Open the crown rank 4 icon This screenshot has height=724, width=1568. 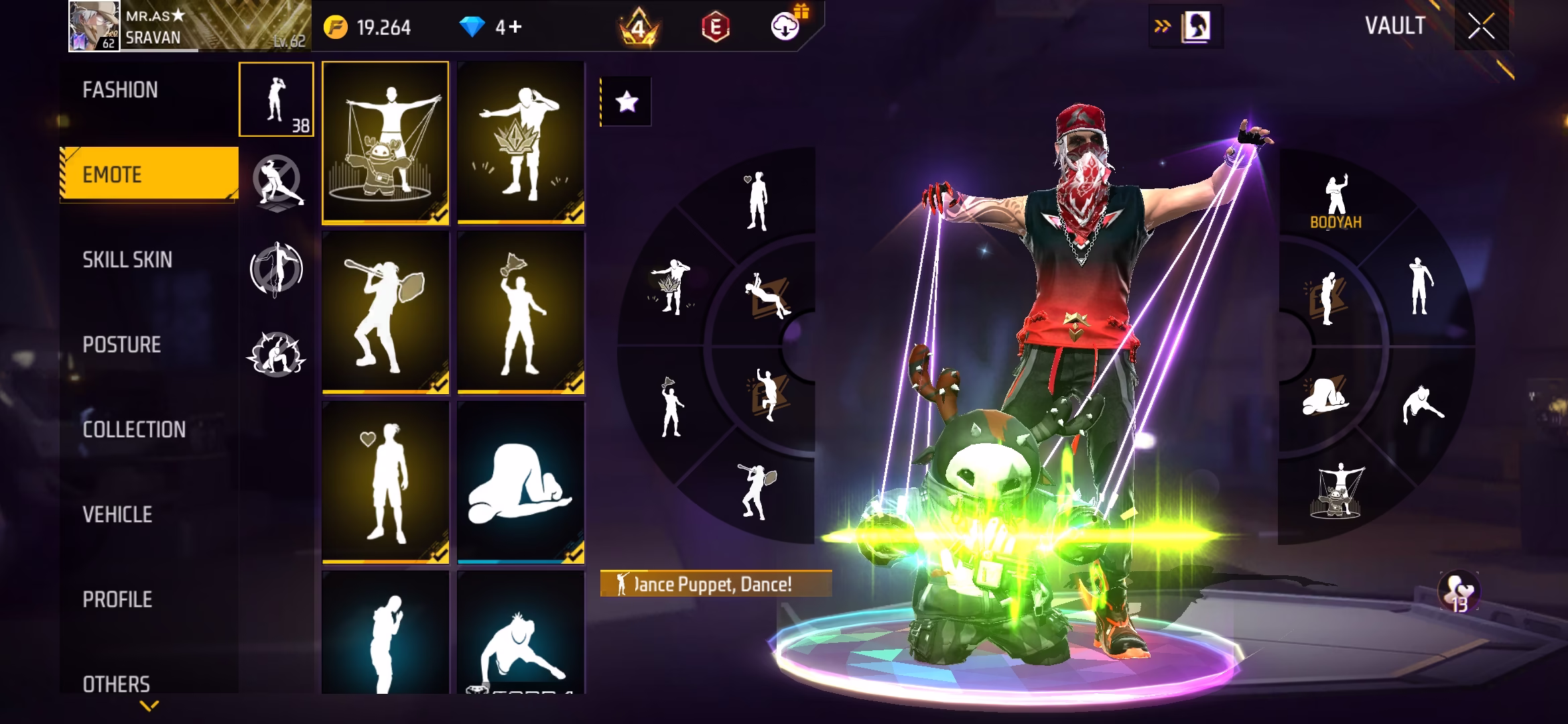(638, 27)
